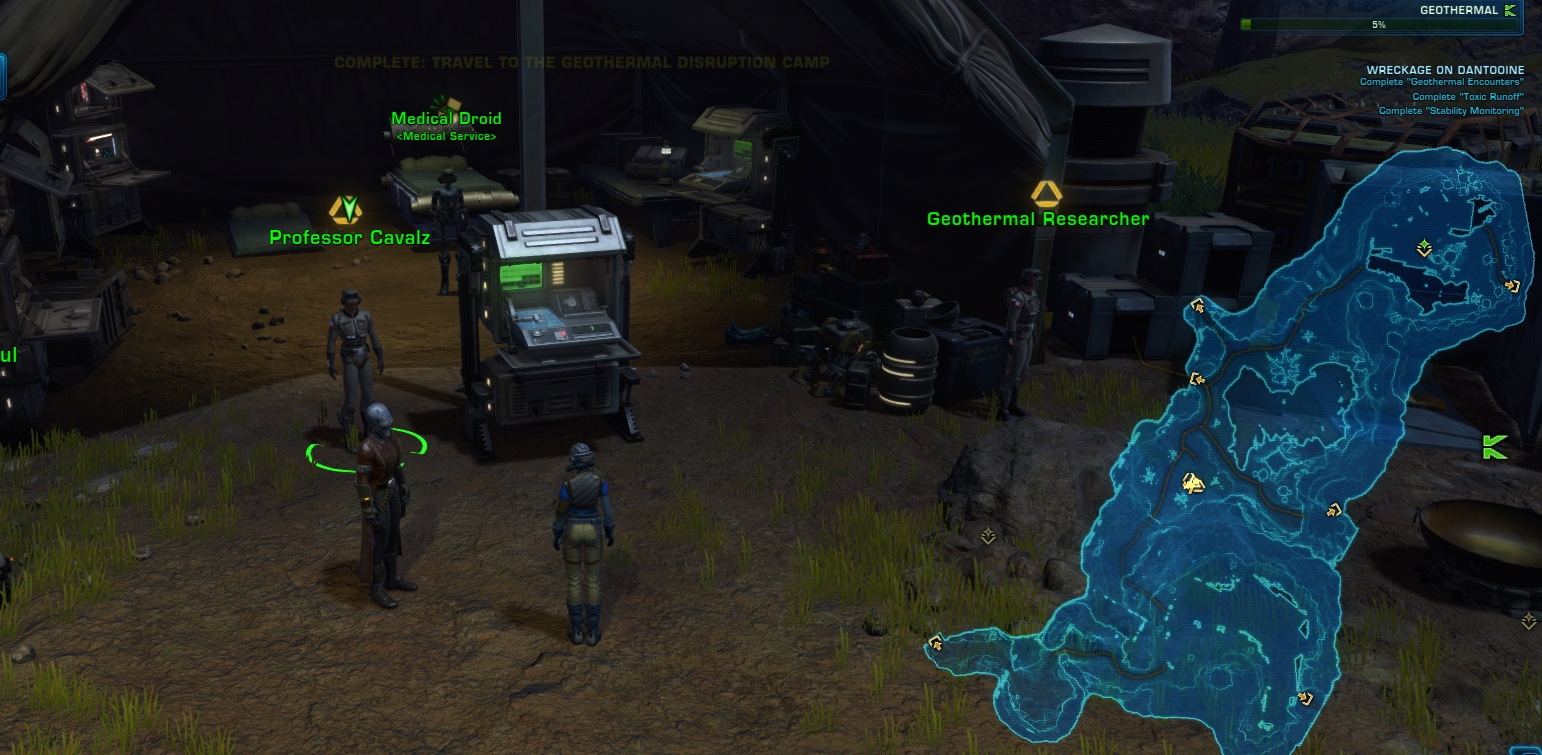Click the mission icon above Professor Cavalz
The width and height of the screenshot is (1542, 755).
tap(346, 209)
